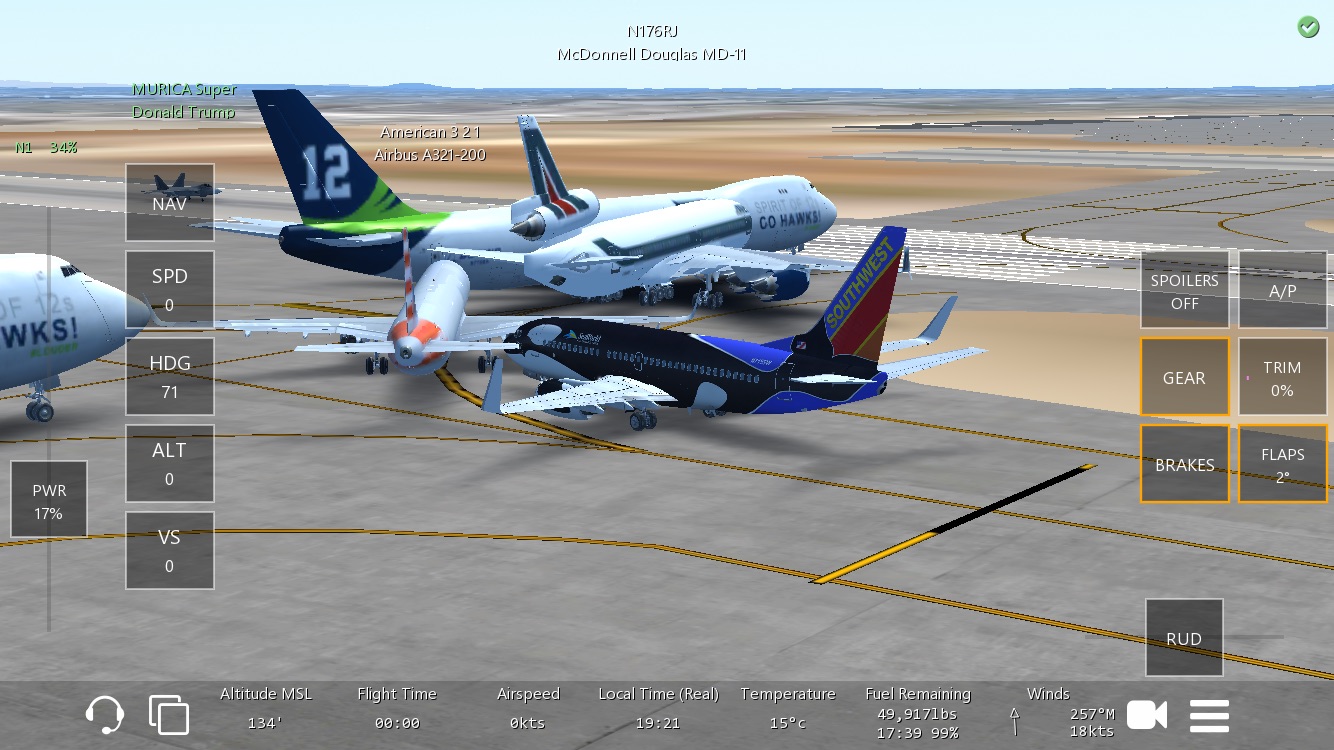The height and width of the screenshot is (750, 1334).
Task: Engage the A/P autopilot button
Action: [1283, 290]
